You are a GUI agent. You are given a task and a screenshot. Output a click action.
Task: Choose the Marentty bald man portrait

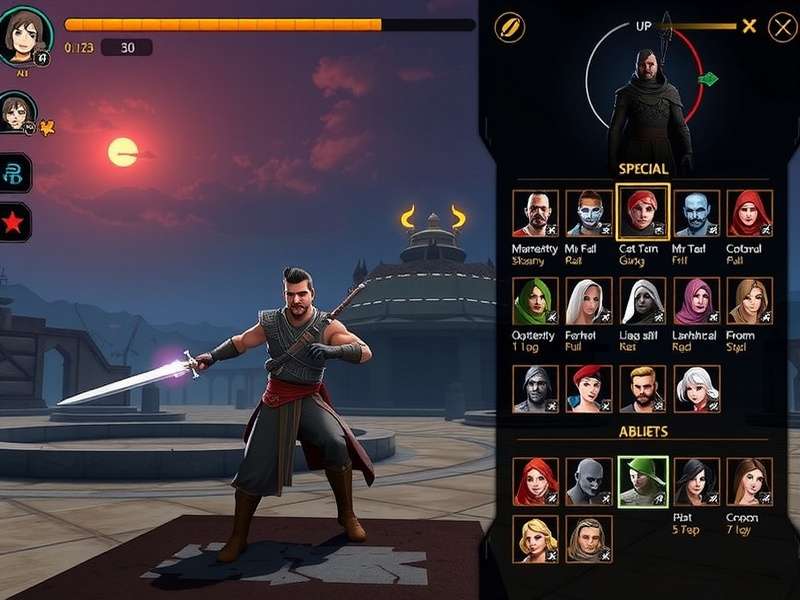(x=535, y=213)
